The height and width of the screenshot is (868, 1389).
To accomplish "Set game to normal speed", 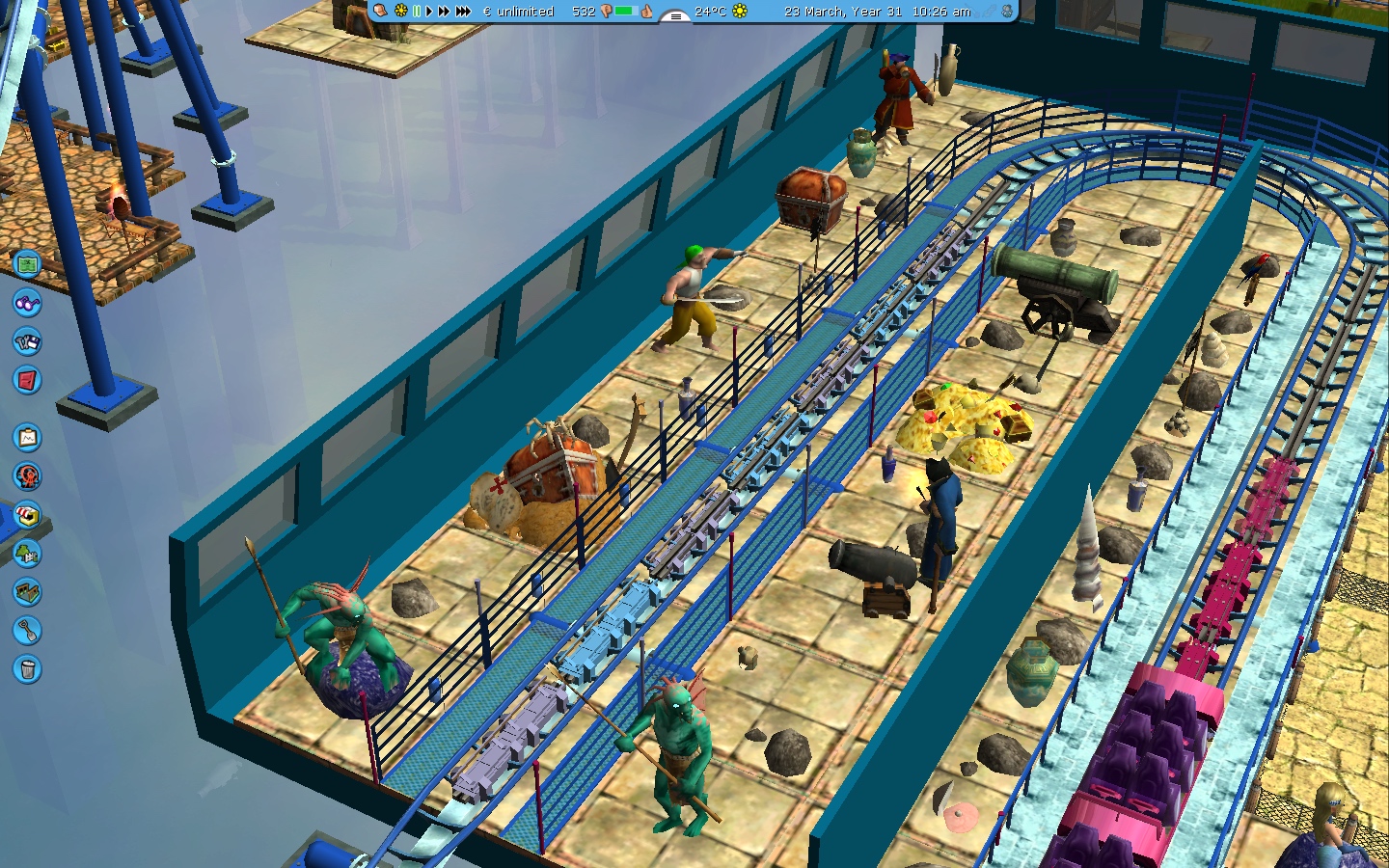I will (x=429, y=12).
